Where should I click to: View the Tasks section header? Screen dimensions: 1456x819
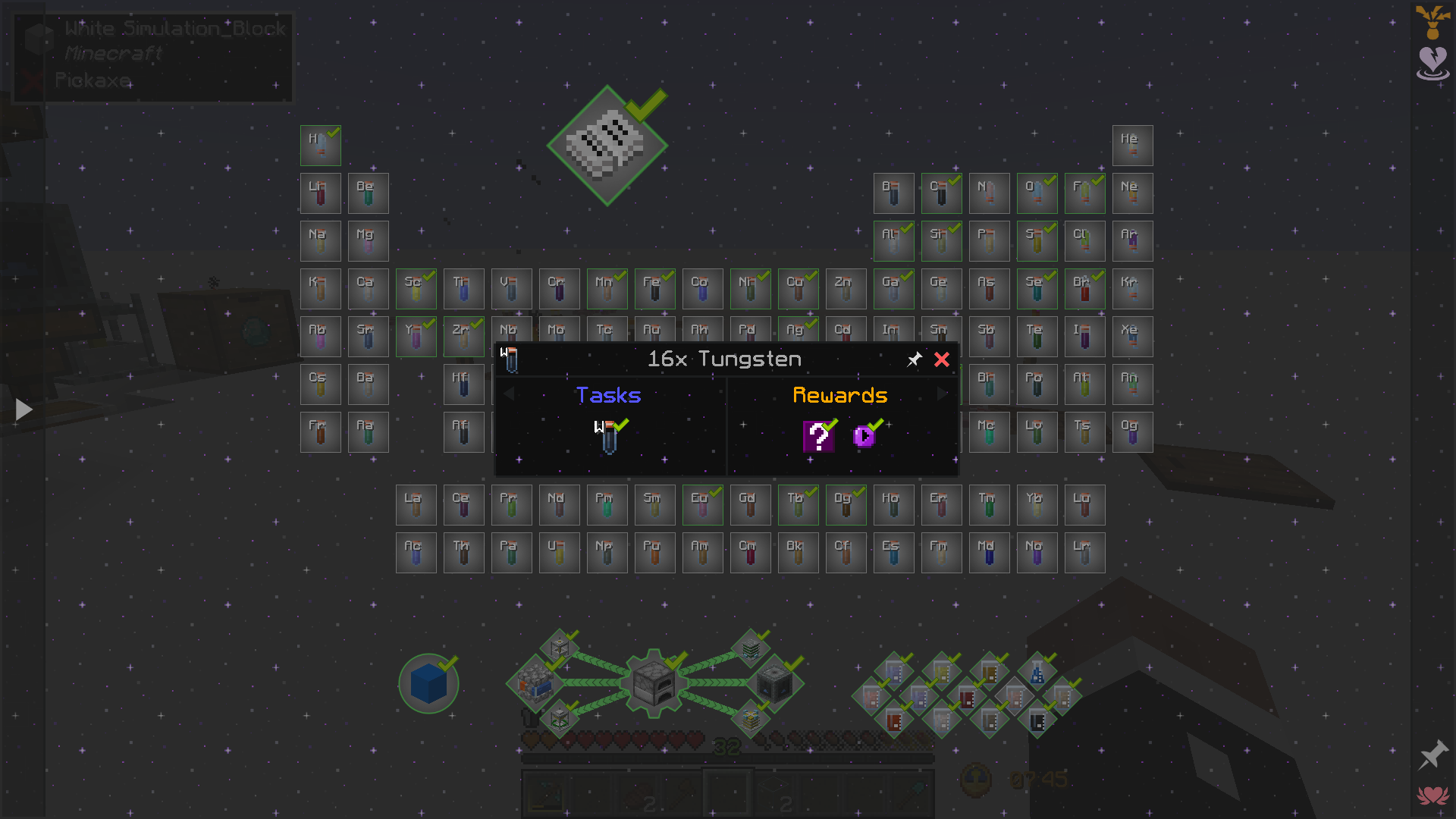608,395
